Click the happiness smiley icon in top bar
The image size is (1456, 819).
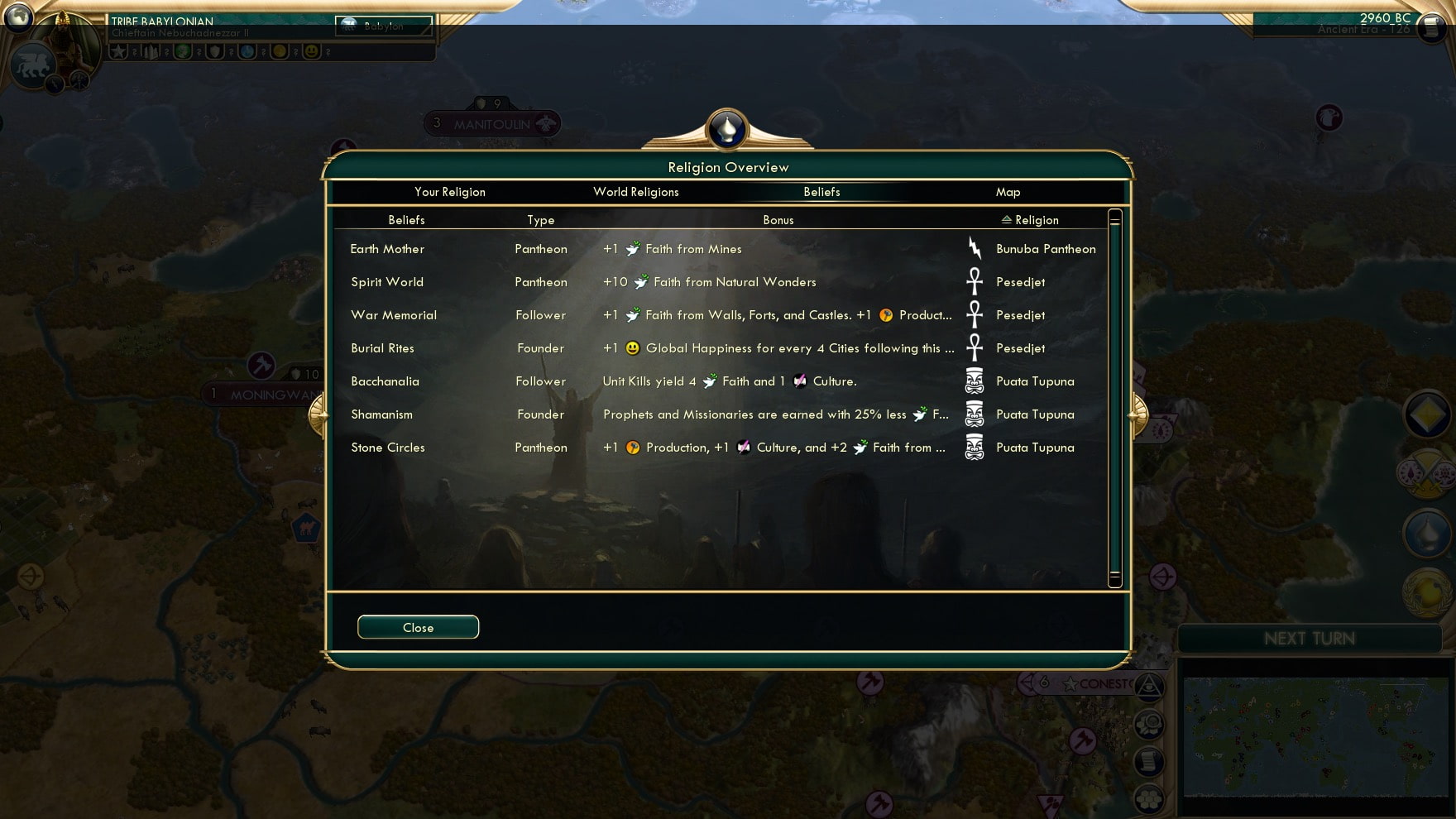click(311, 52)
